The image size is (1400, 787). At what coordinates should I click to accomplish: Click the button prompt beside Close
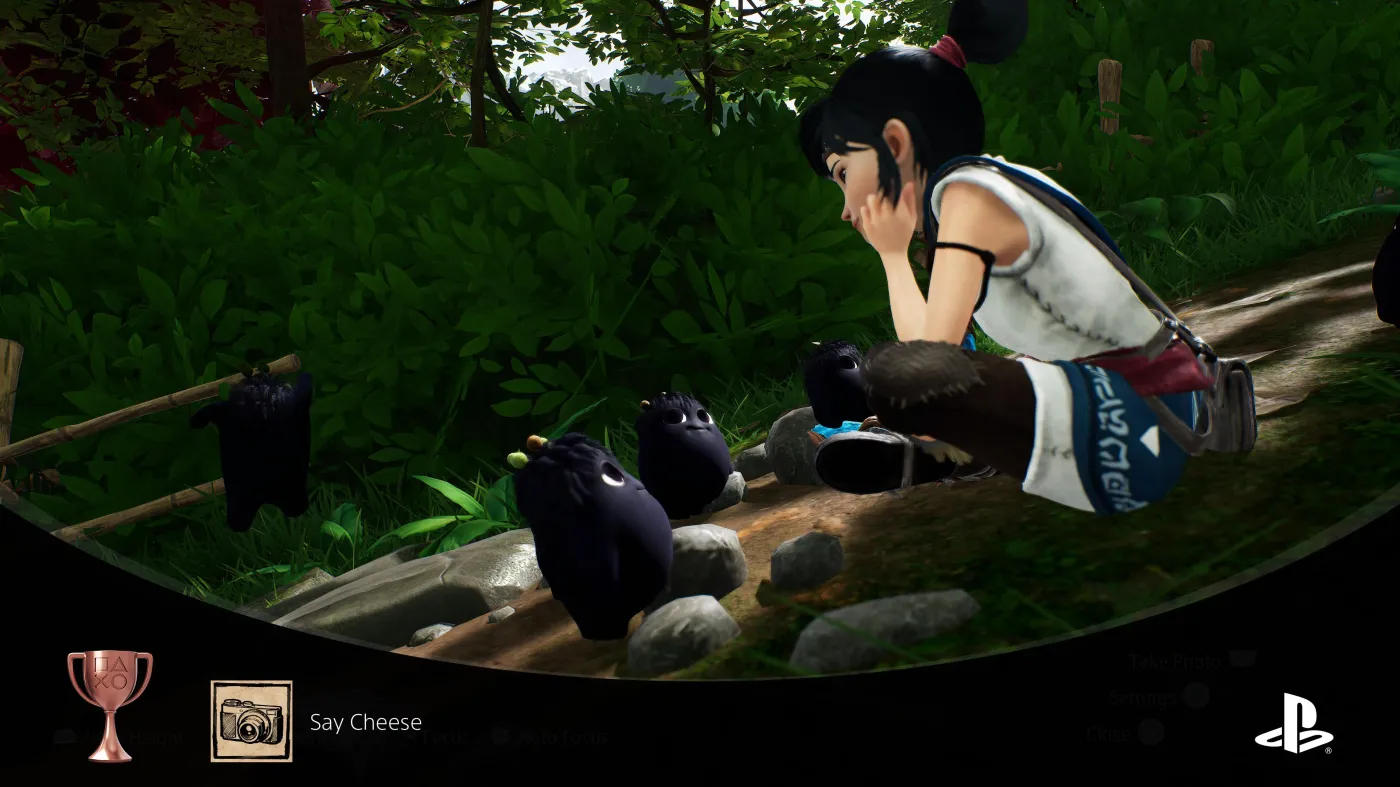pos(1151,731)
